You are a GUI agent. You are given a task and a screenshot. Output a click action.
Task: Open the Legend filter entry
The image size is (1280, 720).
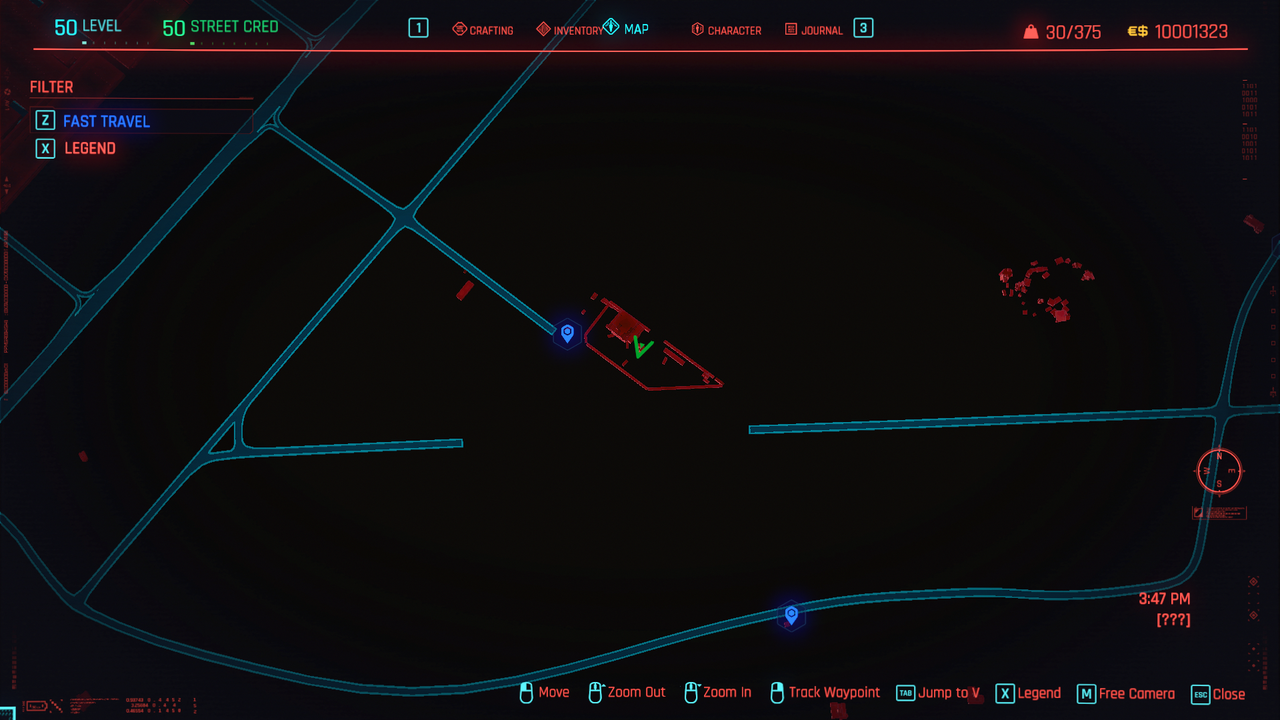[90, 148]
